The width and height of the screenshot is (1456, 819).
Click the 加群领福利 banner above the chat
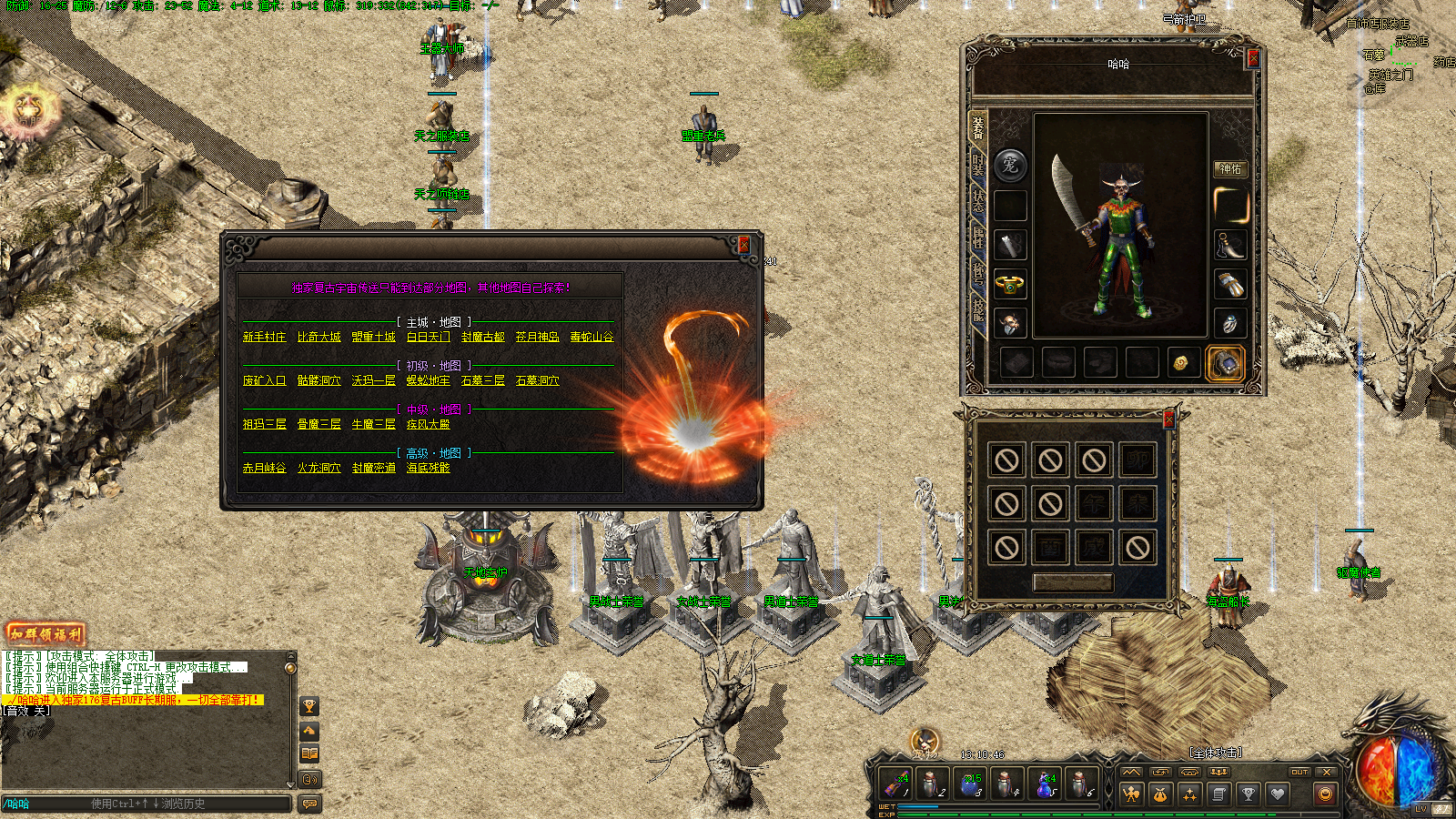pos(46,634)
